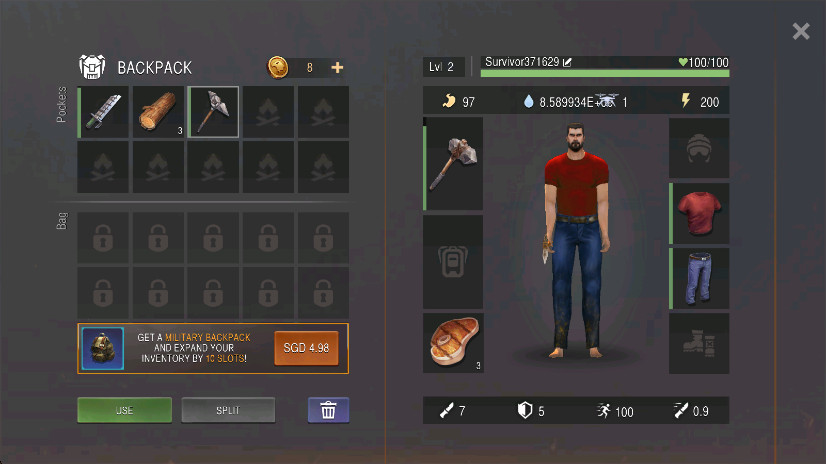Click the empty boots slot

click(699, 343)
